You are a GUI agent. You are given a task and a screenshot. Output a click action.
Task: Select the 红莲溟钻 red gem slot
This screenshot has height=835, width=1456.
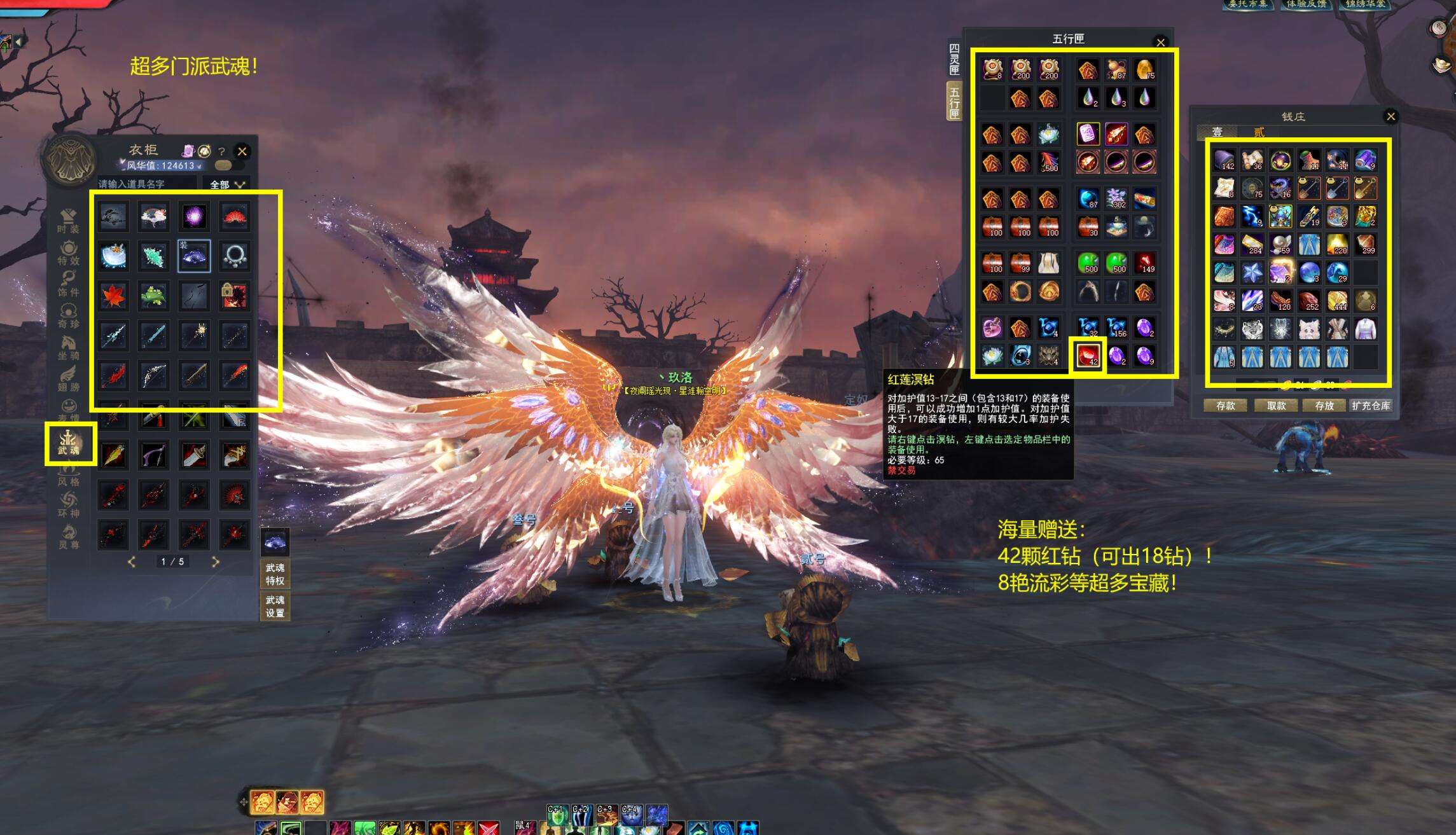point(1088,355)
